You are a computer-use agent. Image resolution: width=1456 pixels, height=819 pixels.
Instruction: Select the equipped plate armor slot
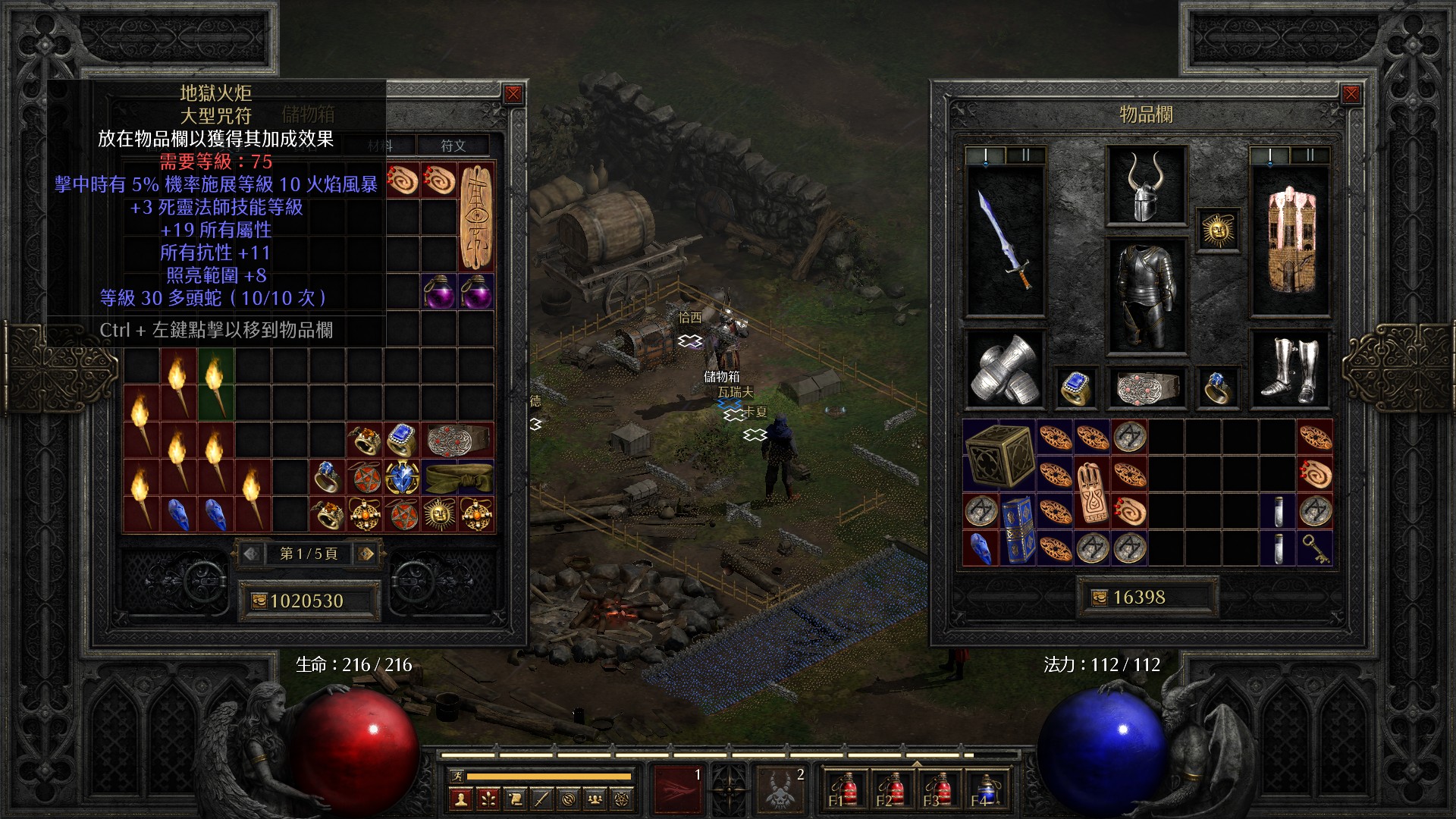(1146, 296)
